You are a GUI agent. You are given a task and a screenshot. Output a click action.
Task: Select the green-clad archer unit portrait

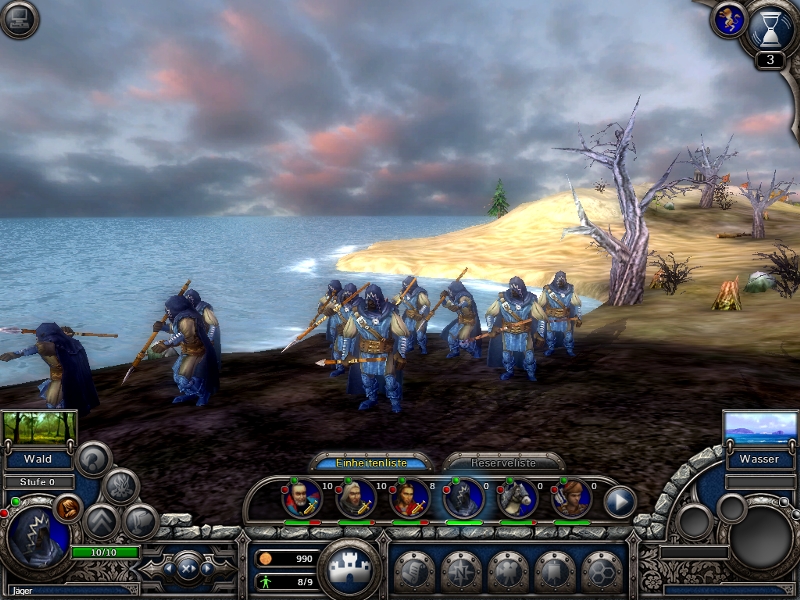pyautogui.click(x=571, y=498)
